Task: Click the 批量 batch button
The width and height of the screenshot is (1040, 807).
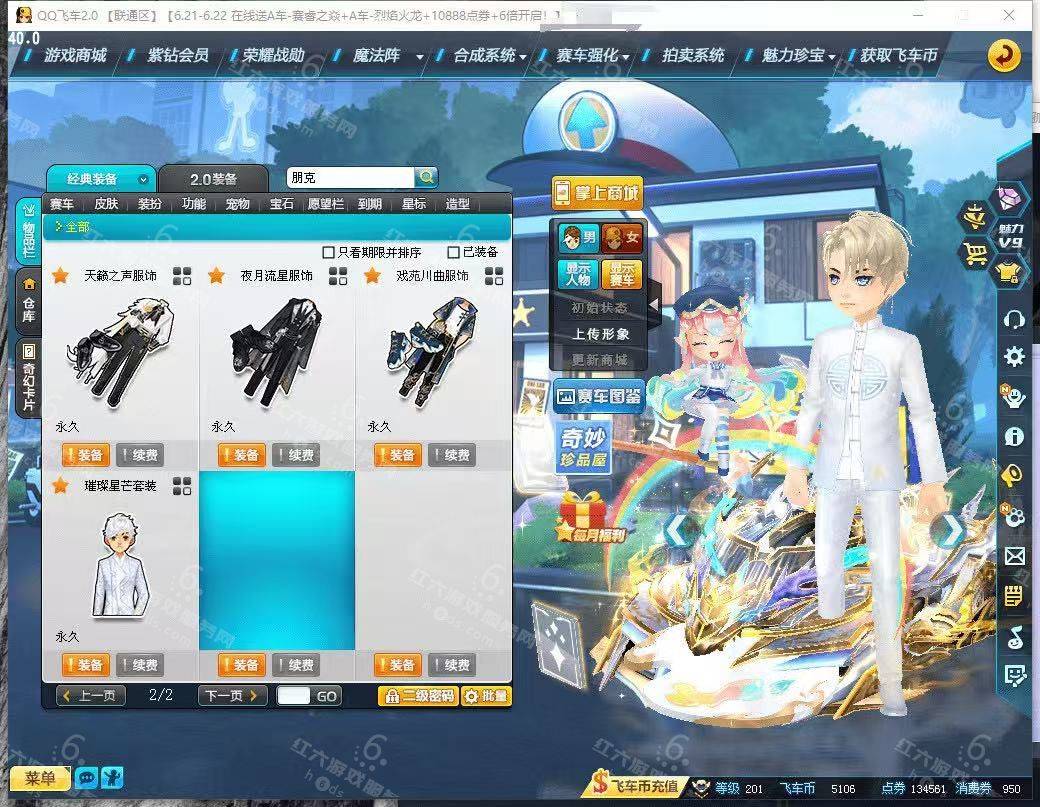Action: [x=486, y=696]
